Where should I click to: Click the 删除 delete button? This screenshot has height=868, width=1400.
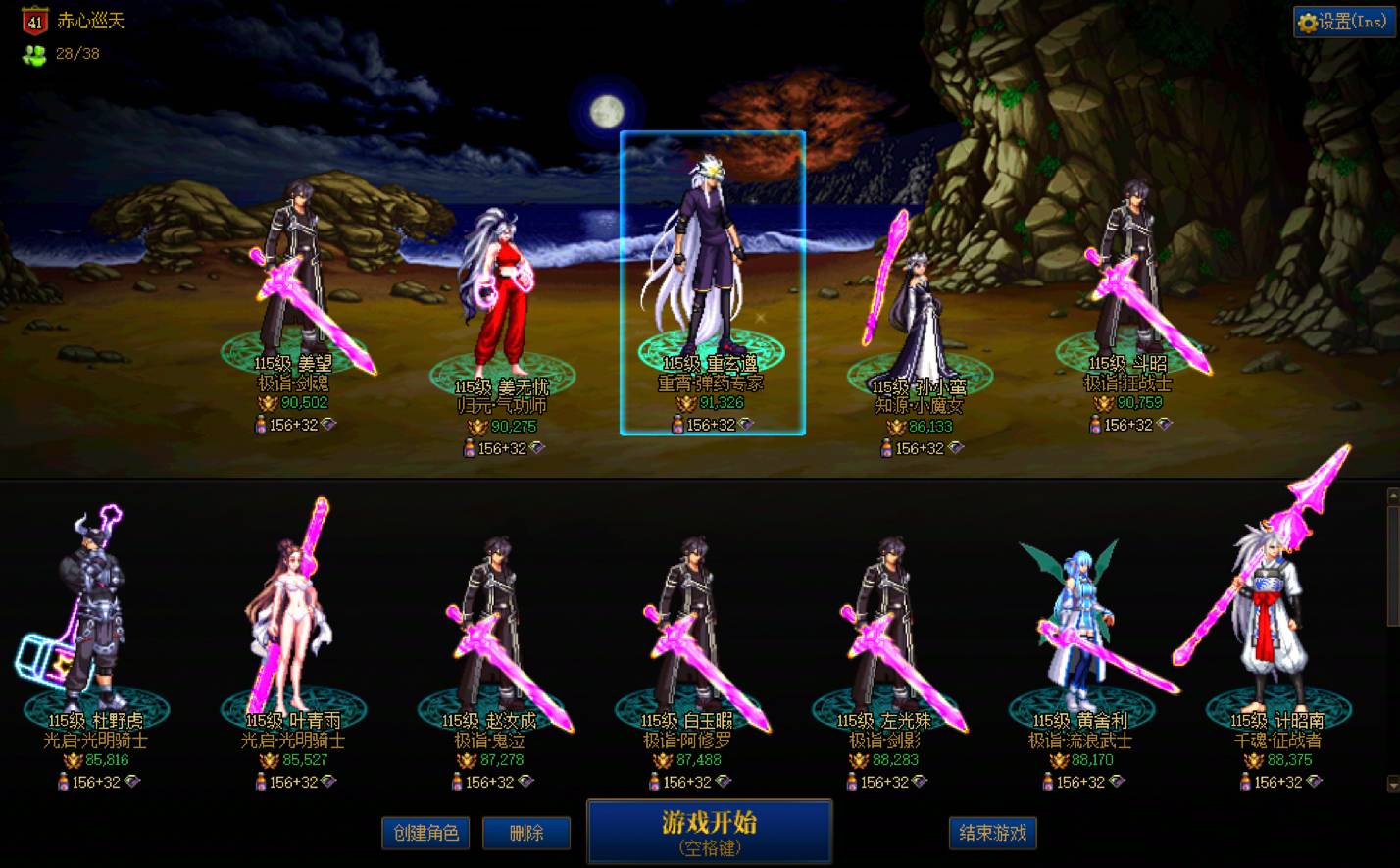pos(526,833)
